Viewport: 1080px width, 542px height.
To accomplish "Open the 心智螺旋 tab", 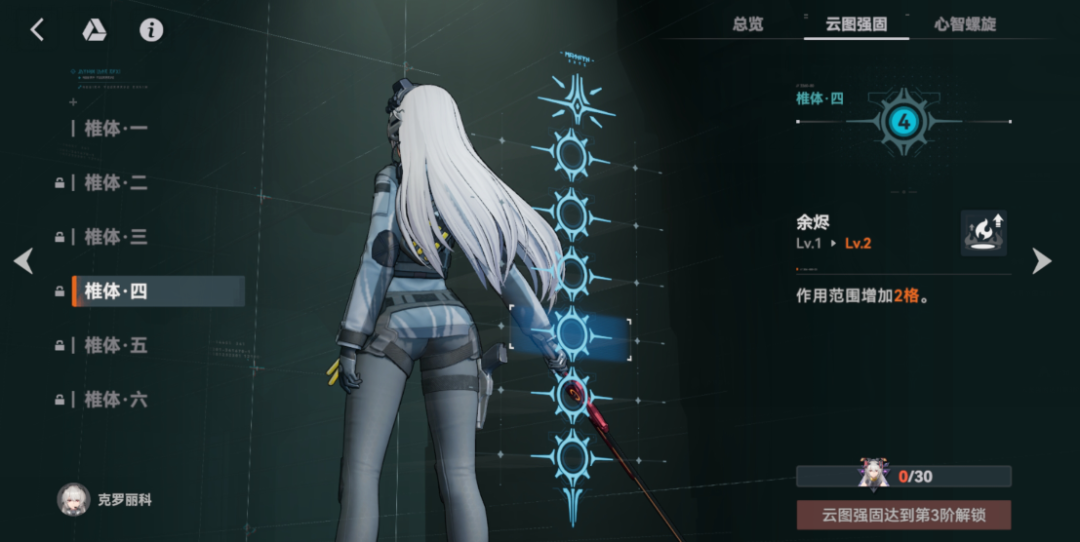I will (965, 24).
